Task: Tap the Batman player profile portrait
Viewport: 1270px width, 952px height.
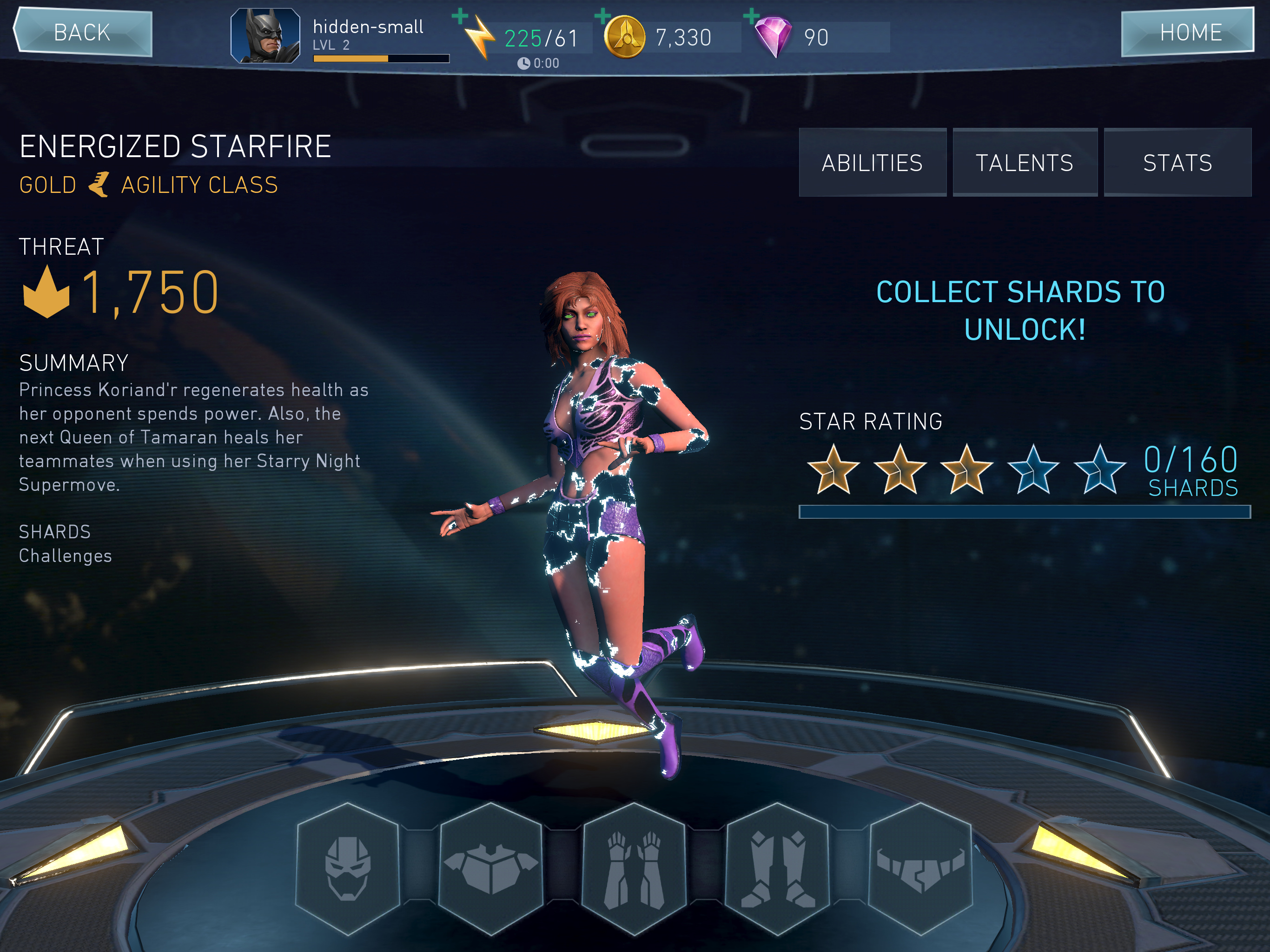Action: [265, 36]
